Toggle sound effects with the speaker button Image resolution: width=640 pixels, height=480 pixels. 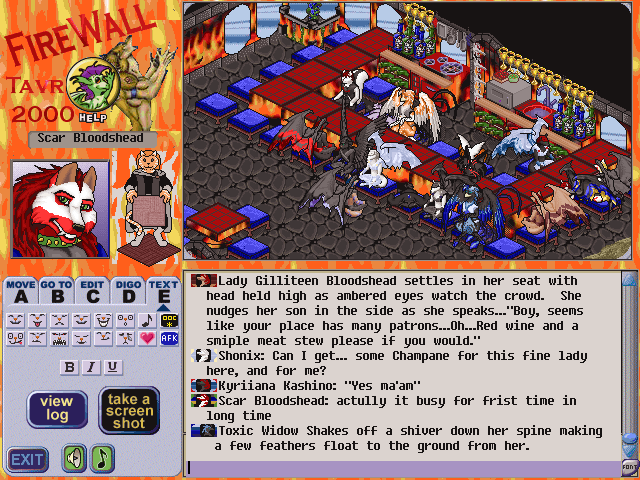tap(75, 459)
